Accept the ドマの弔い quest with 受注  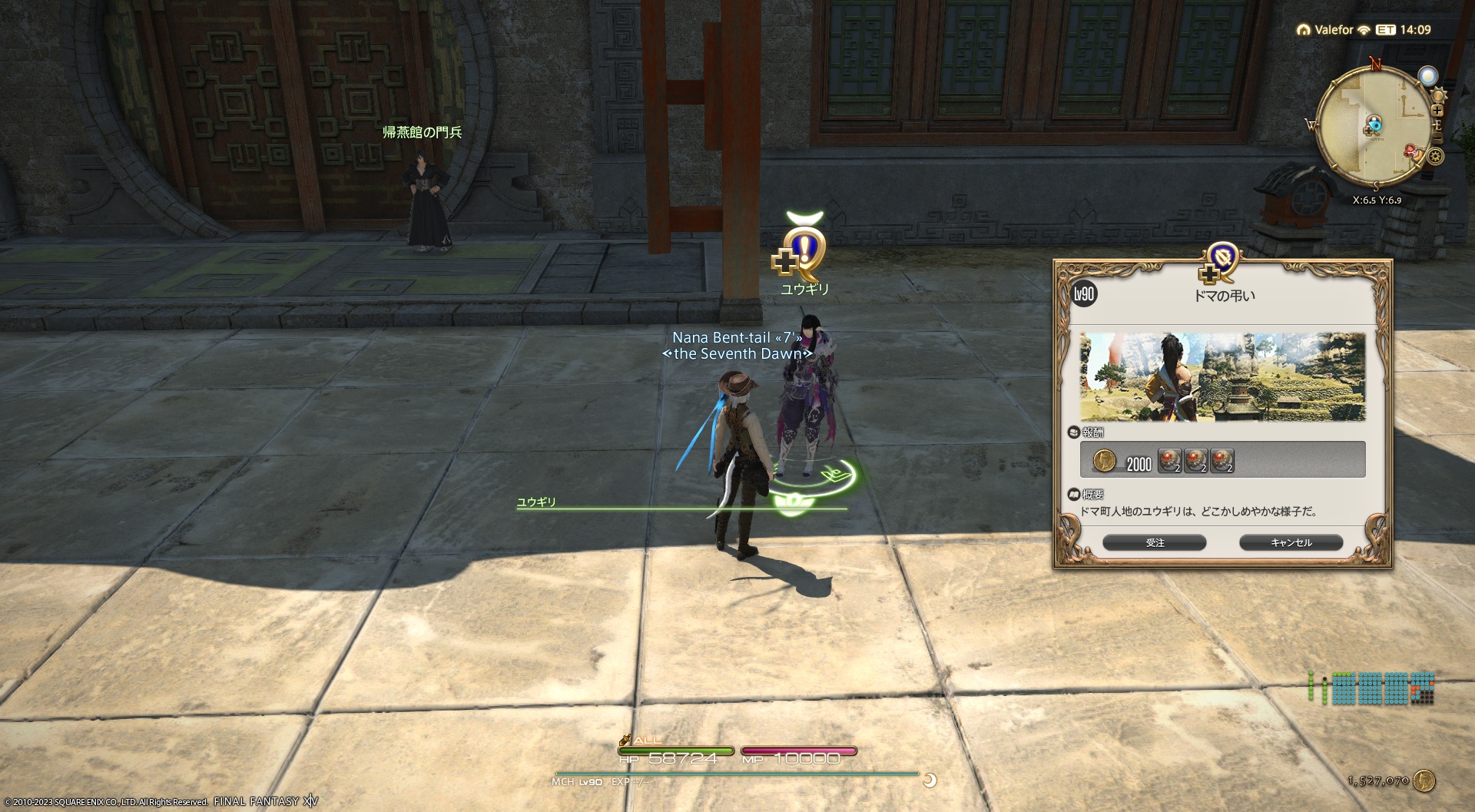[x=1154, y=542]
